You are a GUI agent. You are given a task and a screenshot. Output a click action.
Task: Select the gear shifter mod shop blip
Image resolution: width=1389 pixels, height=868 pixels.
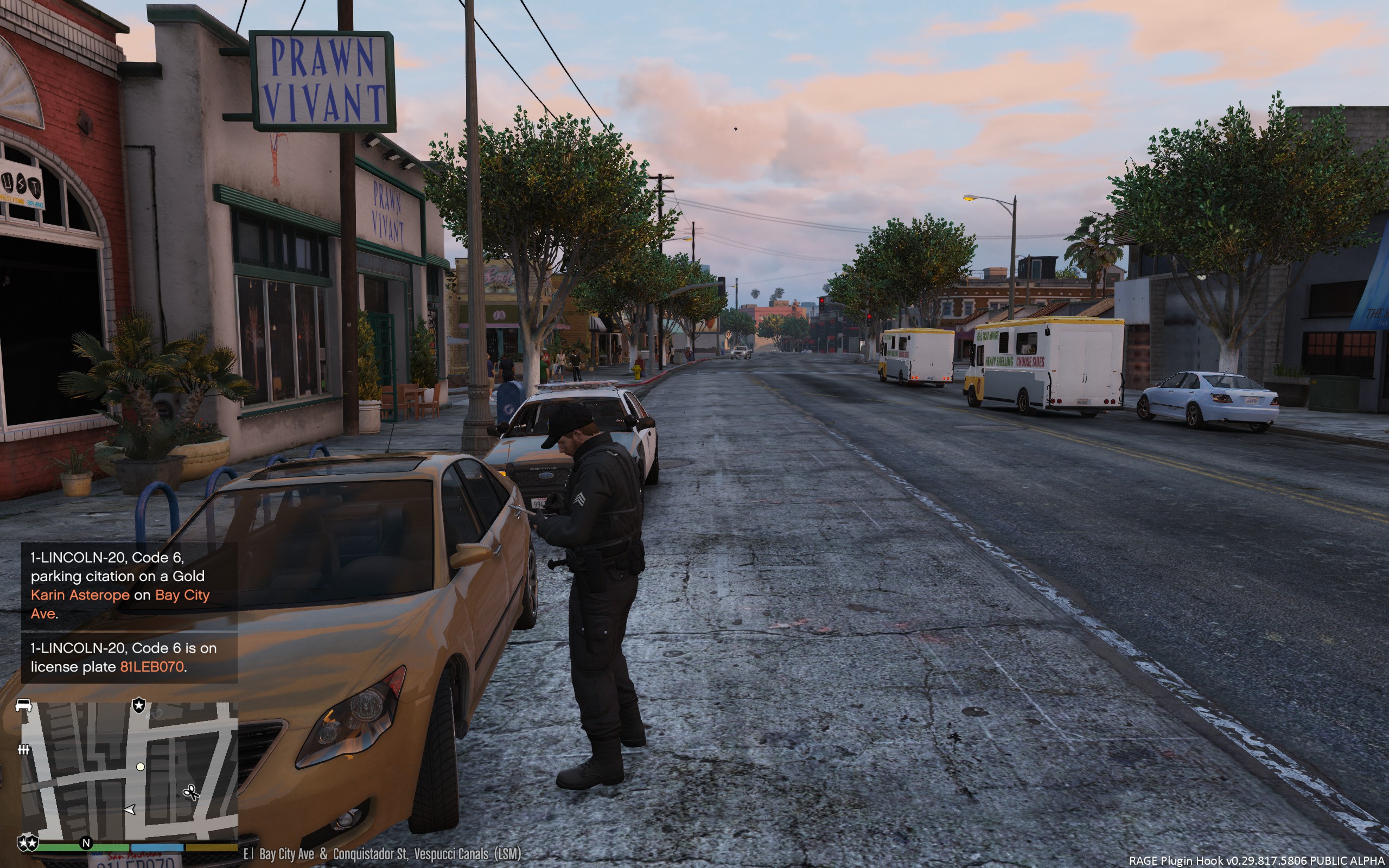coord(23,749)
